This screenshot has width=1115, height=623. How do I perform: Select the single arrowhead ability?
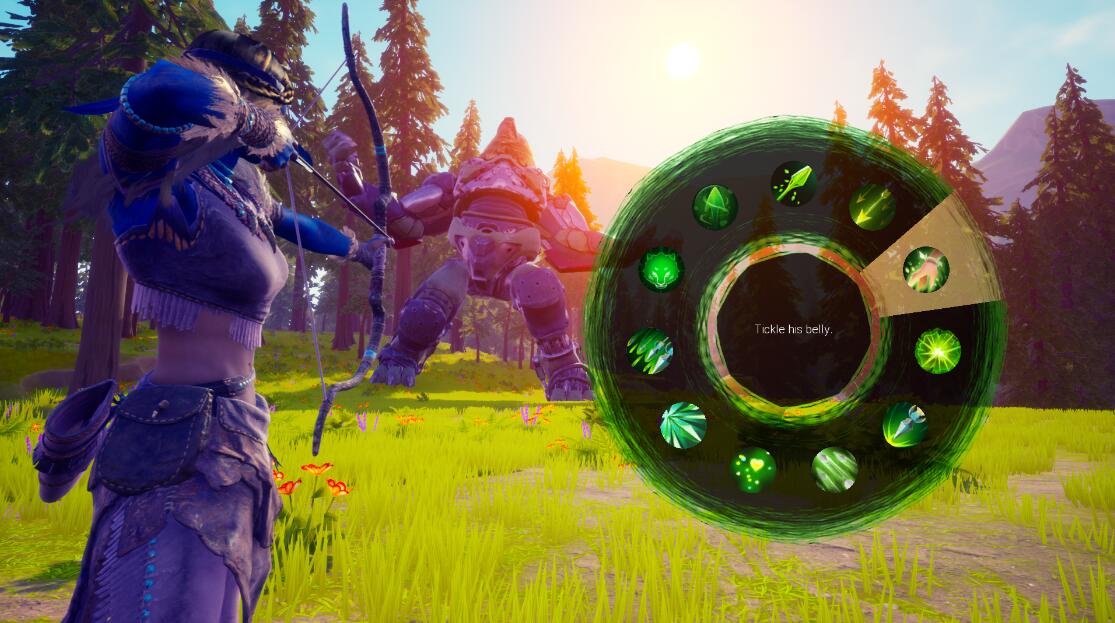tap(904, 424)
